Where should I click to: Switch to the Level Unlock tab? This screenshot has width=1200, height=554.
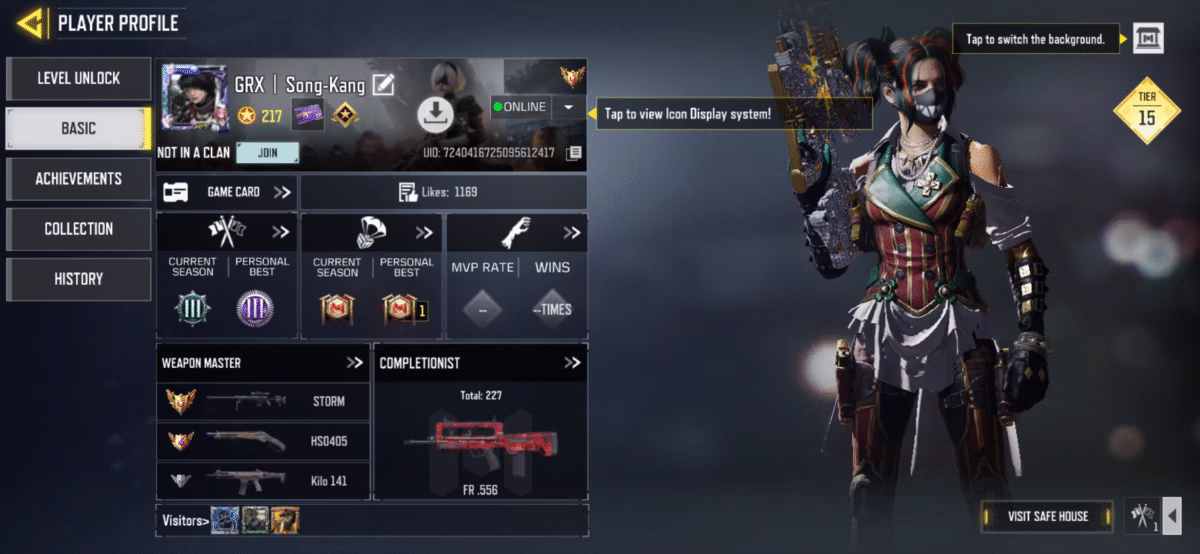pos(78,78)
